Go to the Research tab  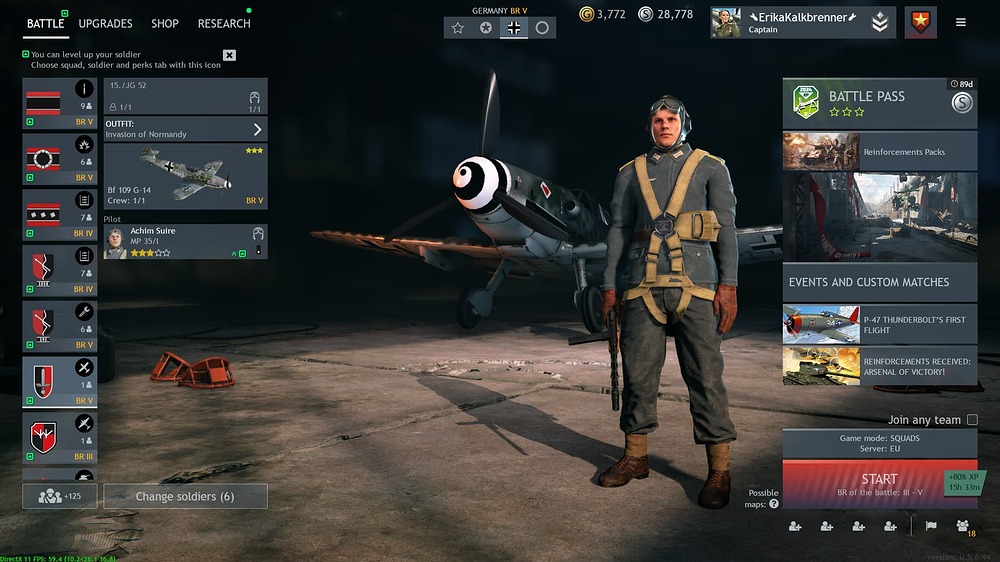coord(224,23)
